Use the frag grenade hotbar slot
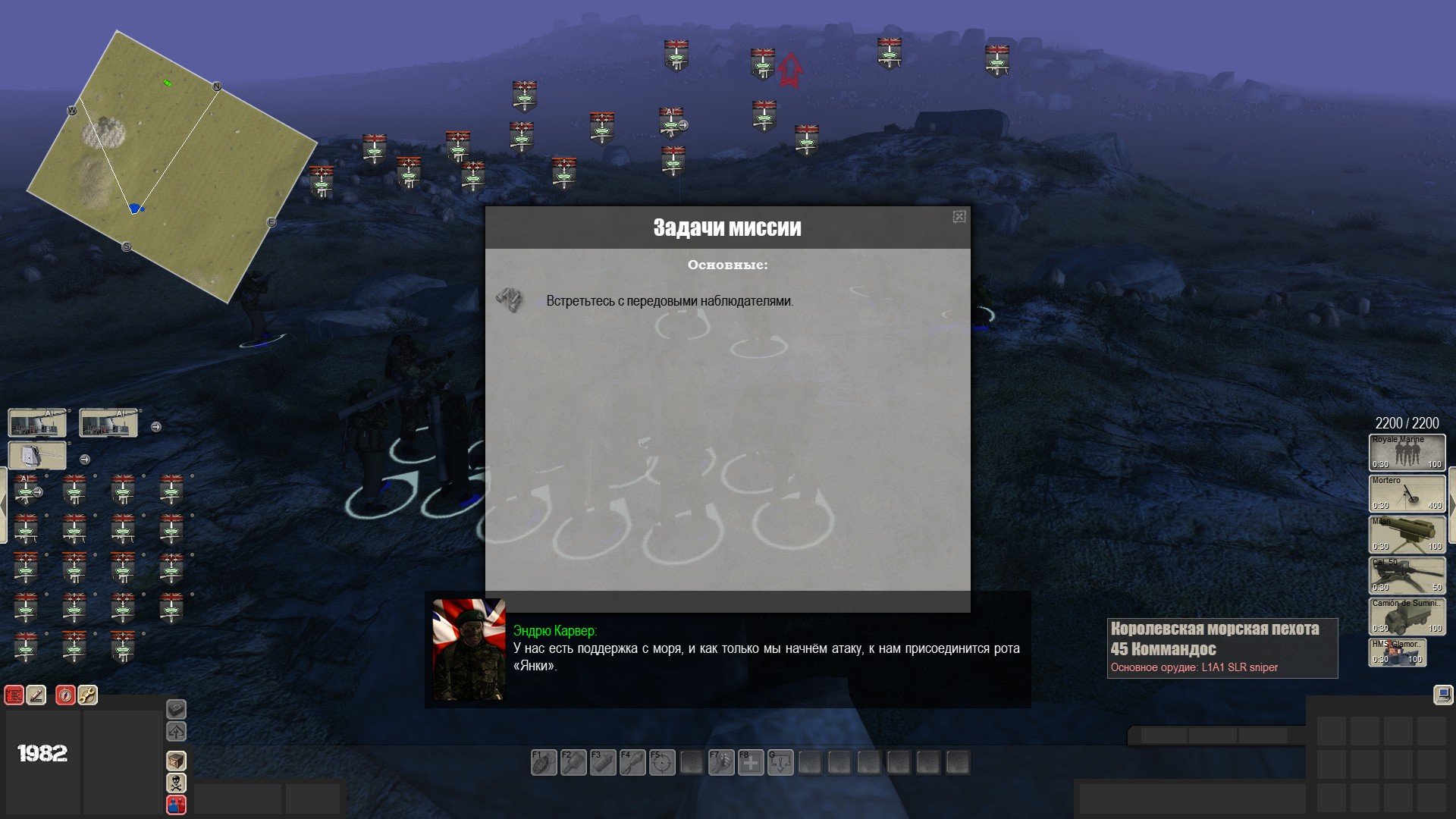1456x819 pixels. [x=544, y=762]
